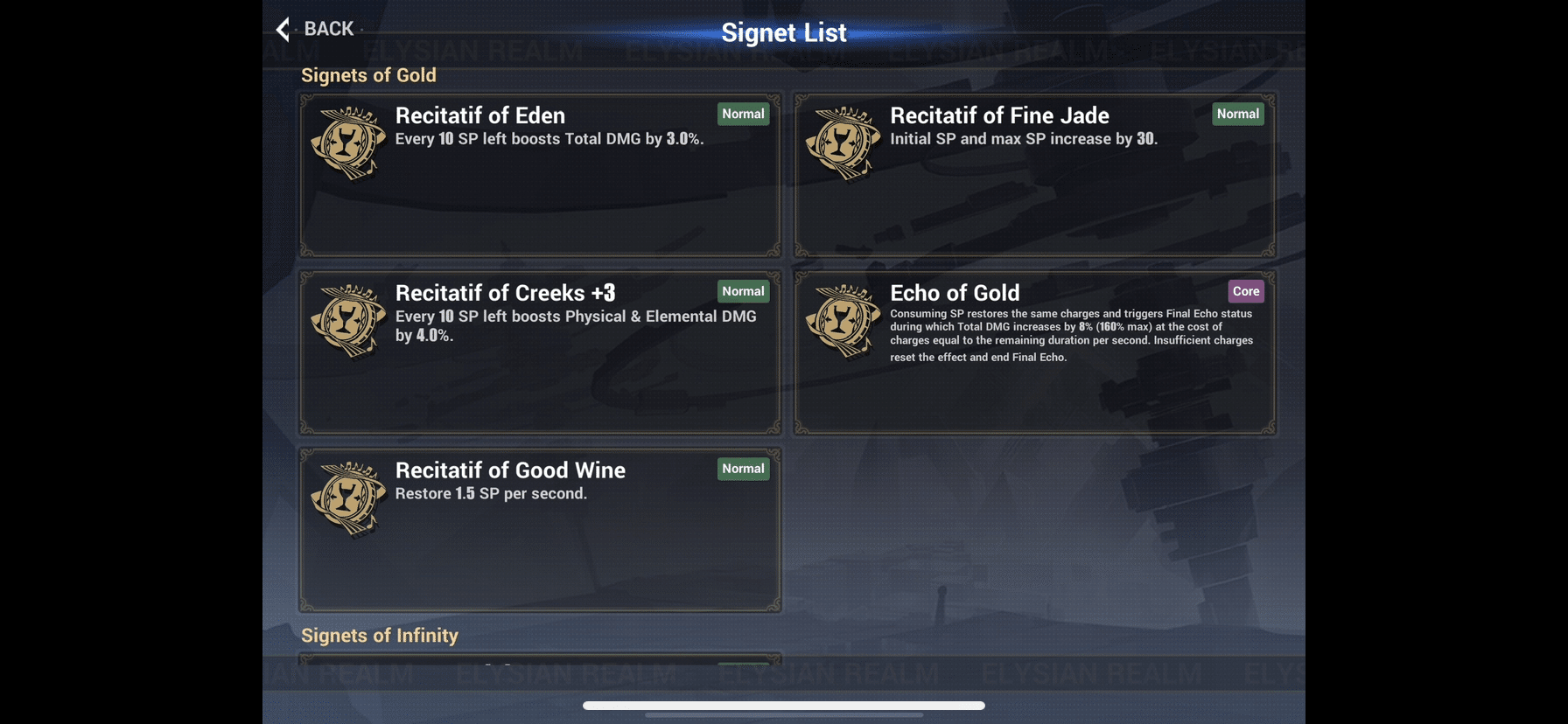The height and width of the screenshot is (724, 1568).
Task: Click the Recitatif of Eden signet medal icon
Action: pos(347,144)
